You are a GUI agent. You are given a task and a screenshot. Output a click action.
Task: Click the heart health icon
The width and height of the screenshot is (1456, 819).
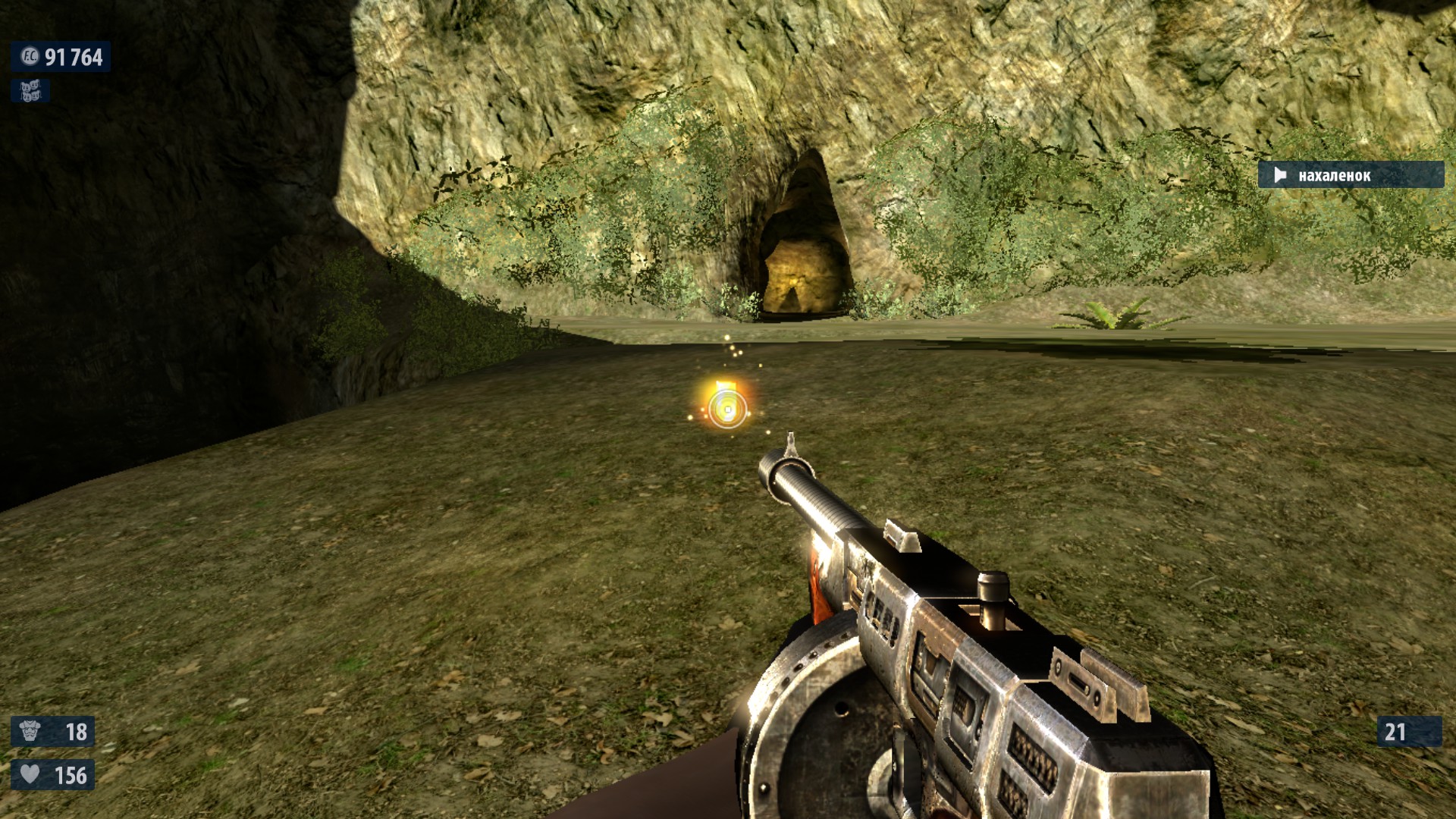click(x=30, y=774)
